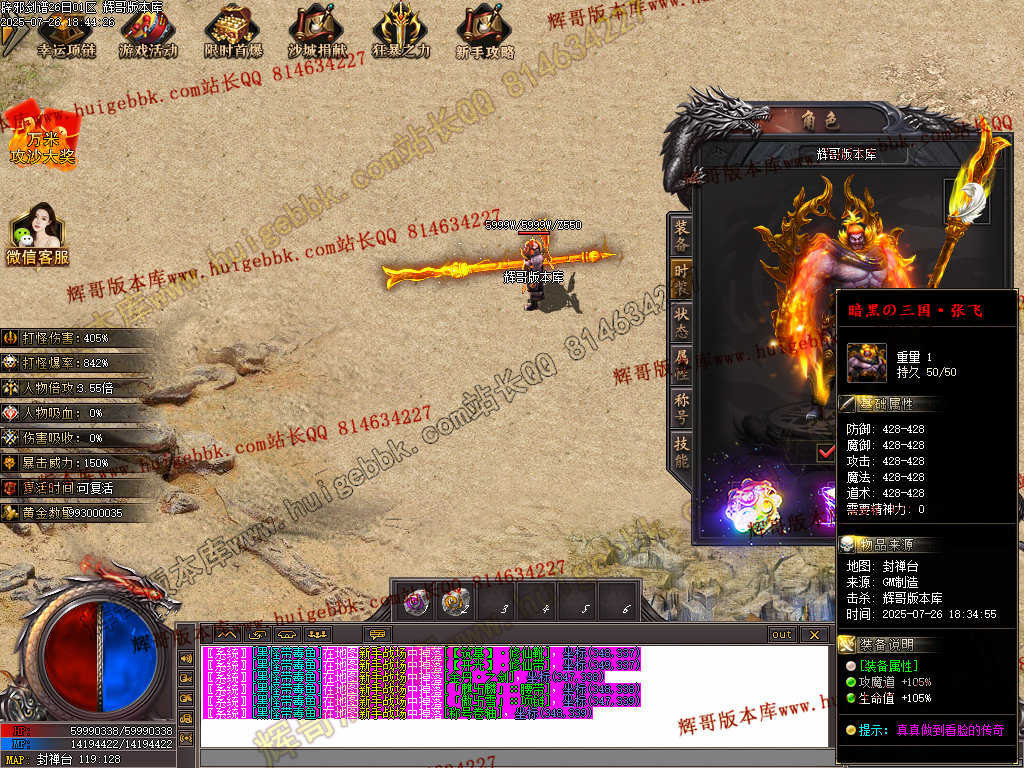Toggle the red checkmark box in character panel

pos(826,452)
